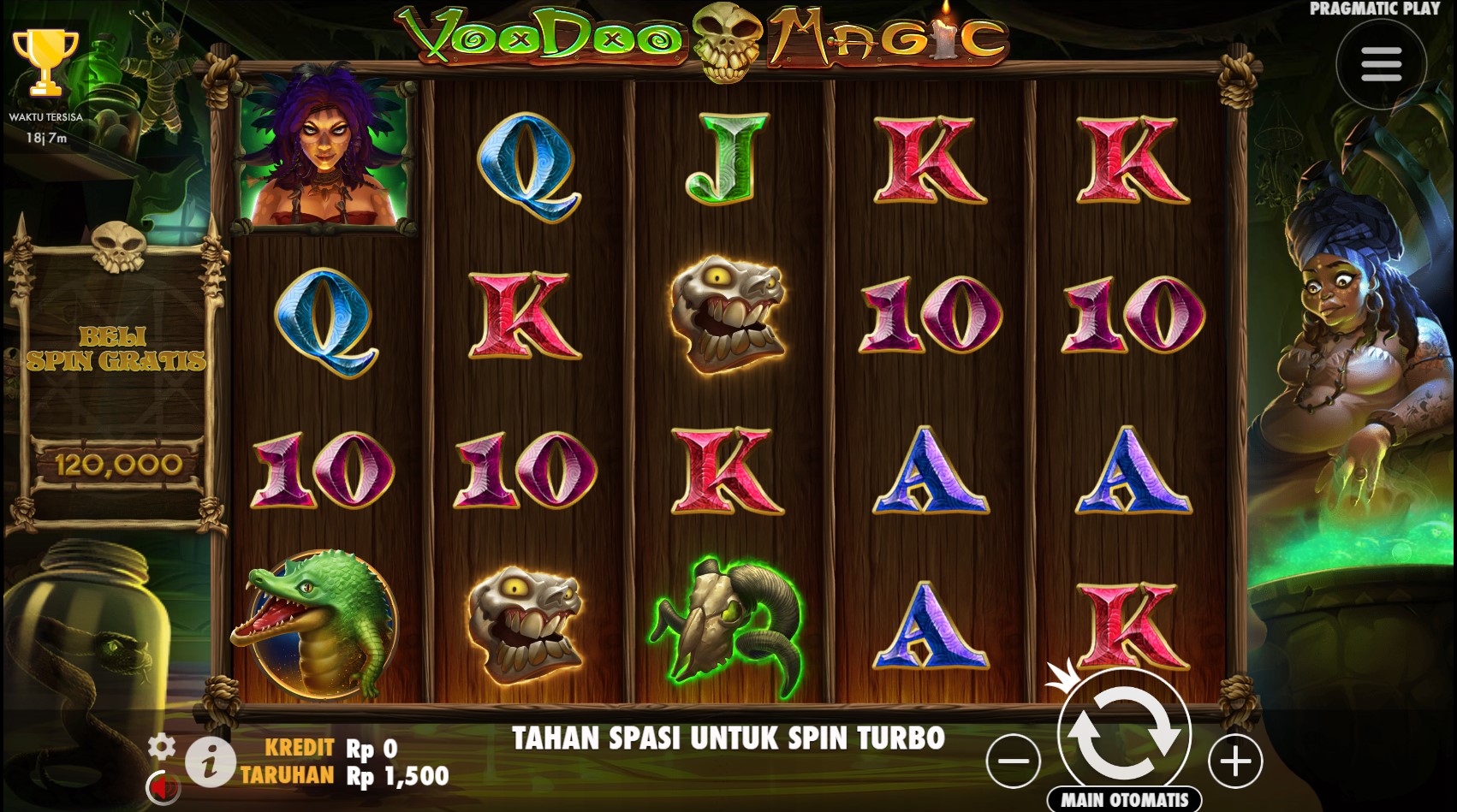
Task: Decrease the bet with the minus button
Action: (1013, 761)
